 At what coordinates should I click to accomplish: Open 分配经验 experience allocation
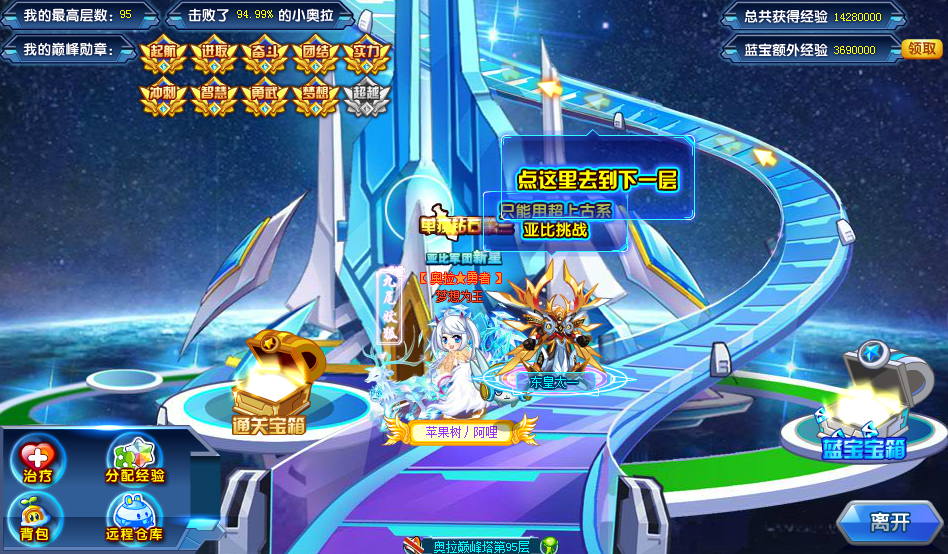point(135,461)
